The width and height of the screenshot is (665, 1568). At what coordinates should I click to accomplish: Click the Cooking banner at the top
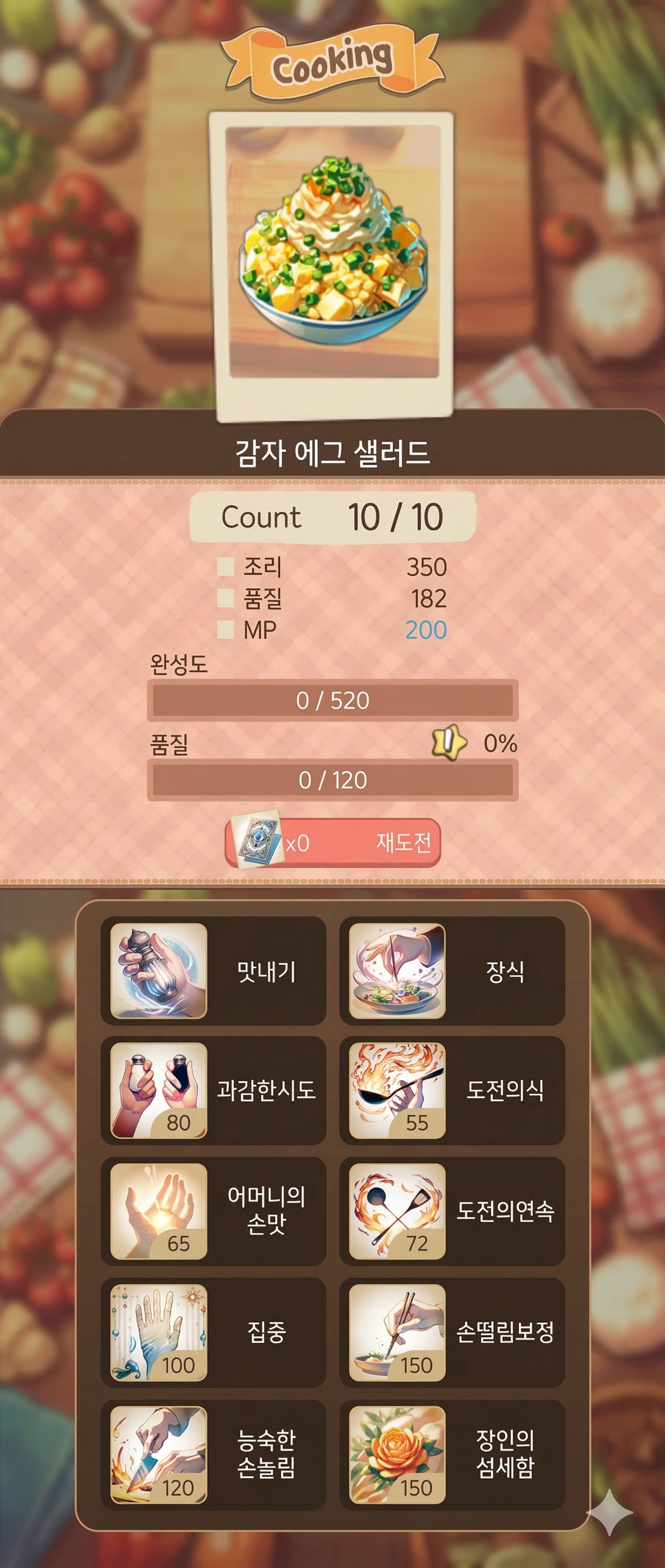coord(333,60)
